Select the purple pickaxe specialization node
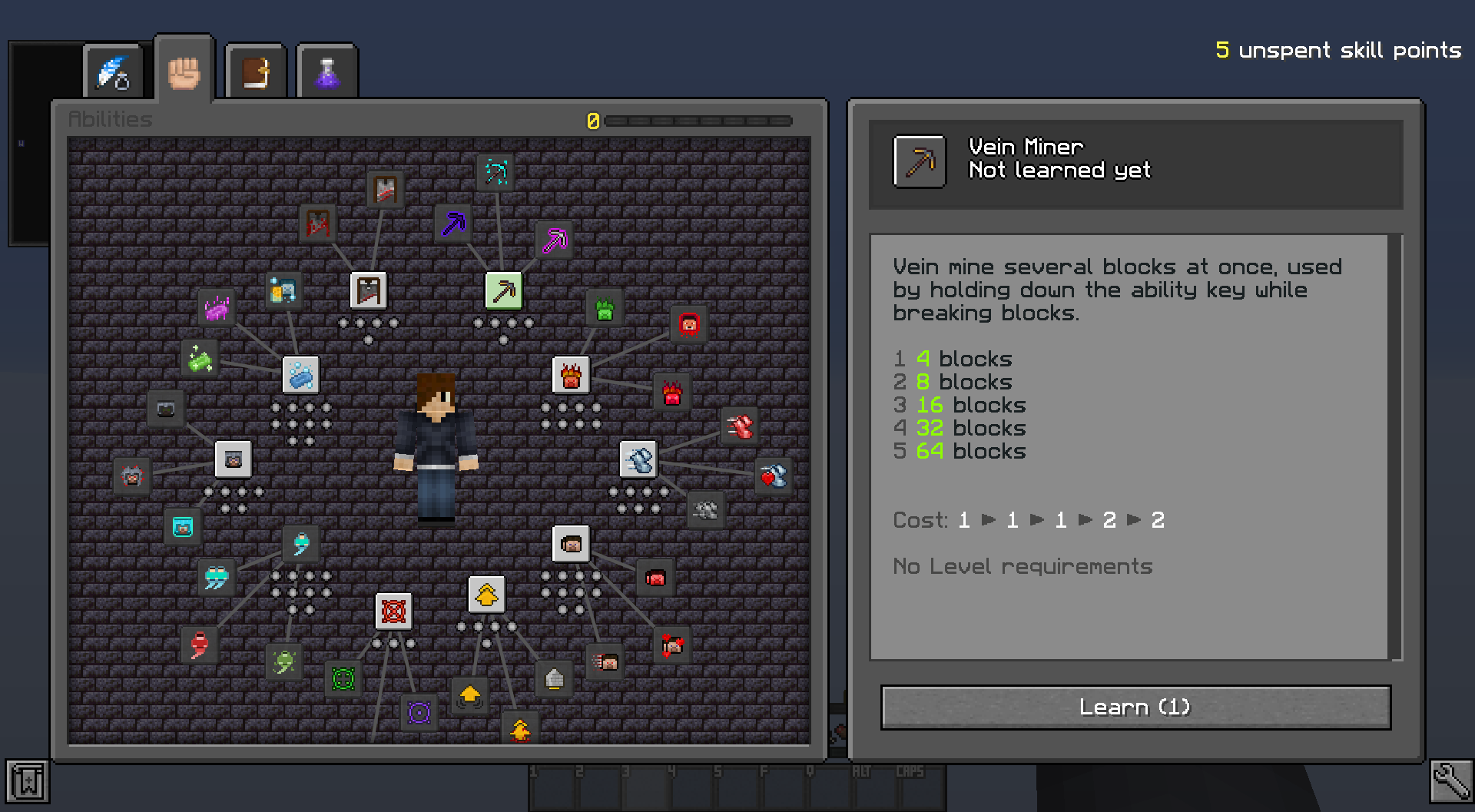The image size is (1475, 812). tap(453, 224)
